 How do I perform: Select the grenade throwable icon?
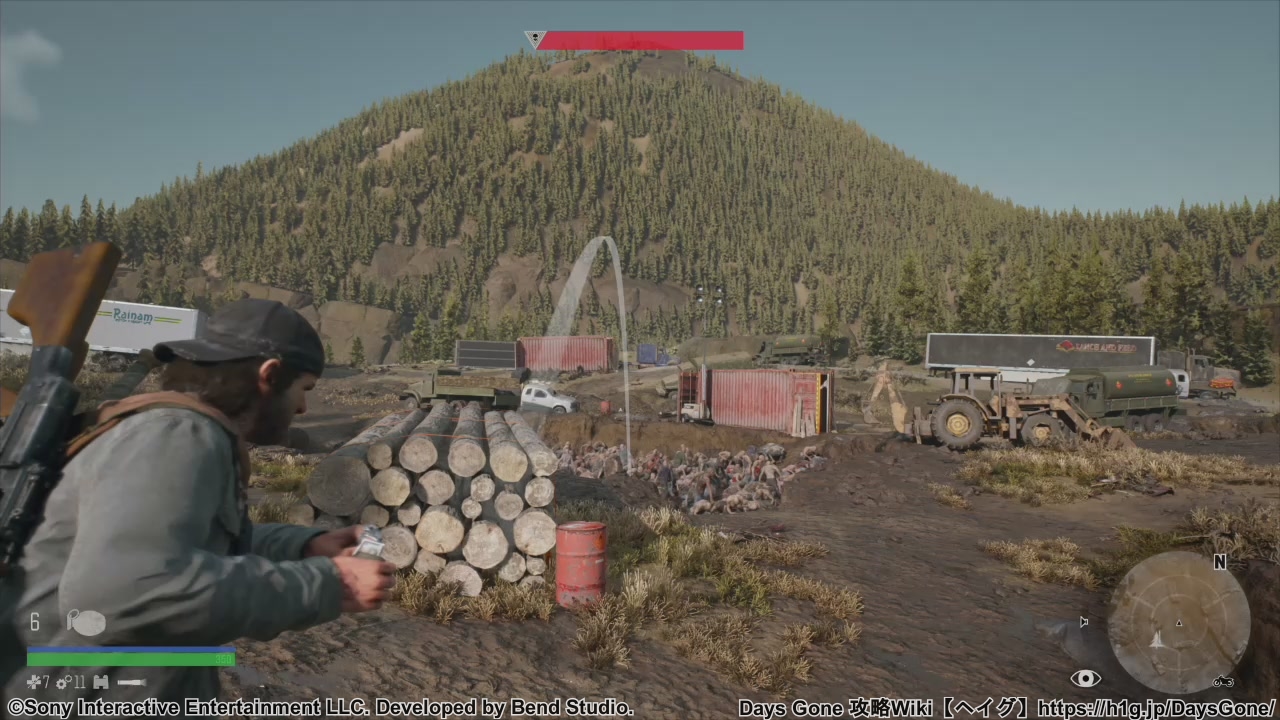tap(86, 622)
